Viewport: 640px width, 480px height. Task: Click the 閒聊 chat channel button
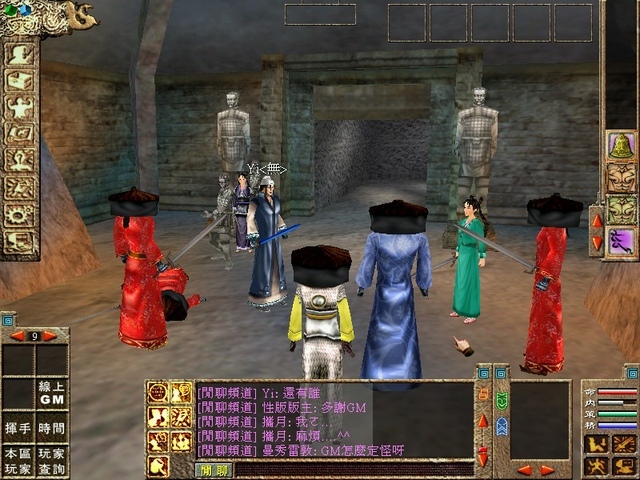pos(215,469)
